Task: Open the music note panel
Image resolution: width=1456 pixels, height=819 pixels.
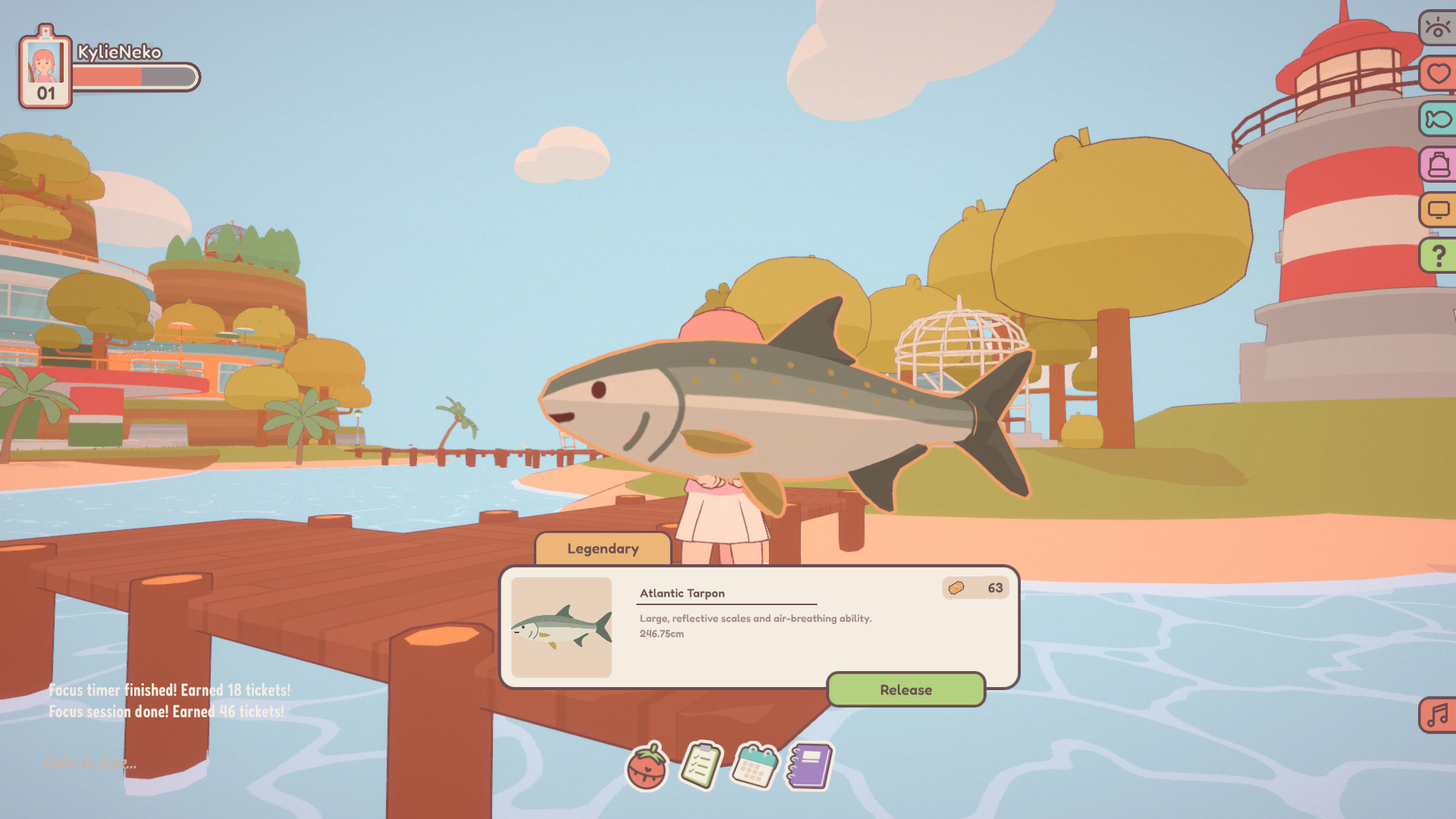Action: point(1438,715)
